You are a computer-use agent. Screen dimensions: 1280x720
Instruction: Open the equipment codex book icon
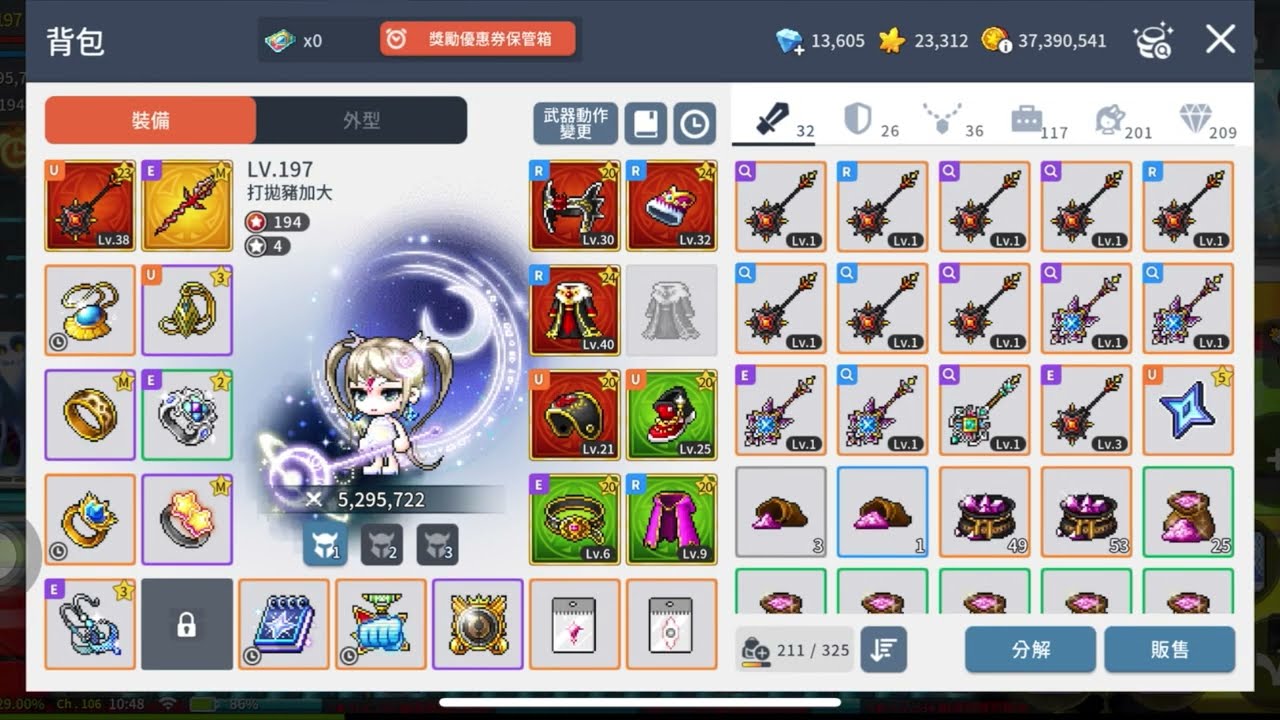pos(645,123)
